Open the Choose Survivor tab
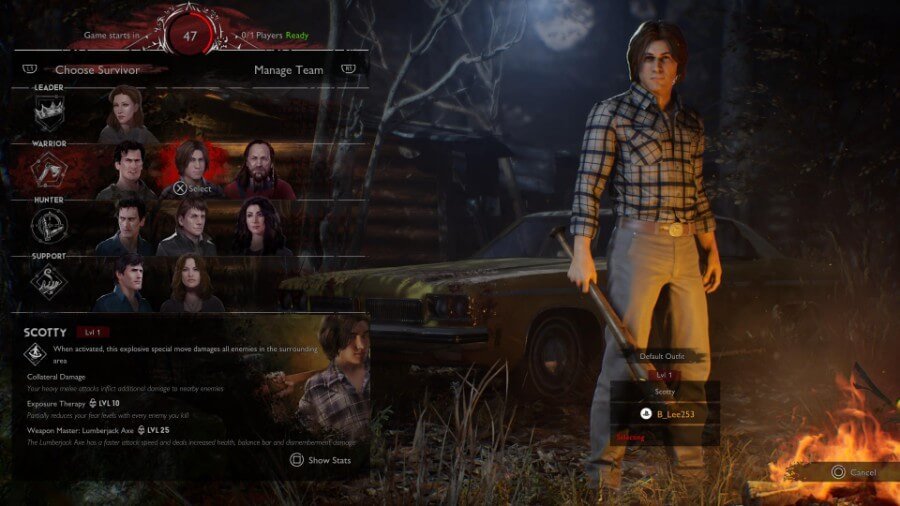 [97, 70]
